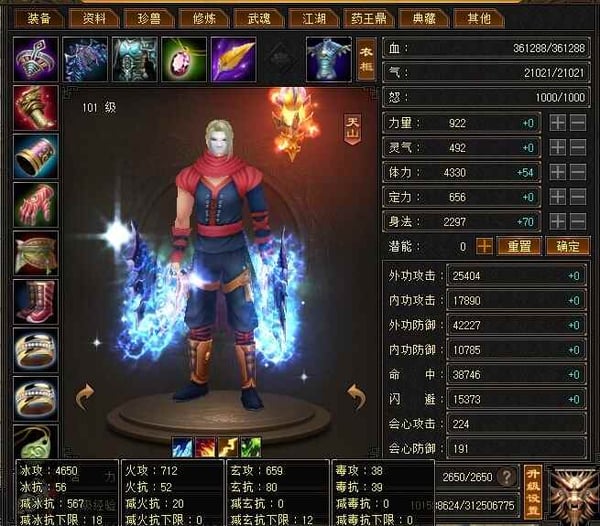Rotate character using the right arrow
600x526 pixels.
pyautogui.click(x=356, y=398)
